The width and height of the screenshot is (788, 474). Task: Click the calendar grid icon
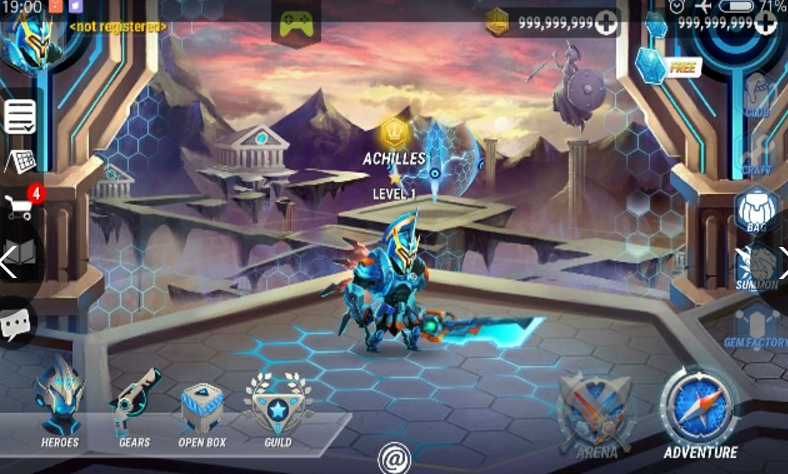coord(20,162)
